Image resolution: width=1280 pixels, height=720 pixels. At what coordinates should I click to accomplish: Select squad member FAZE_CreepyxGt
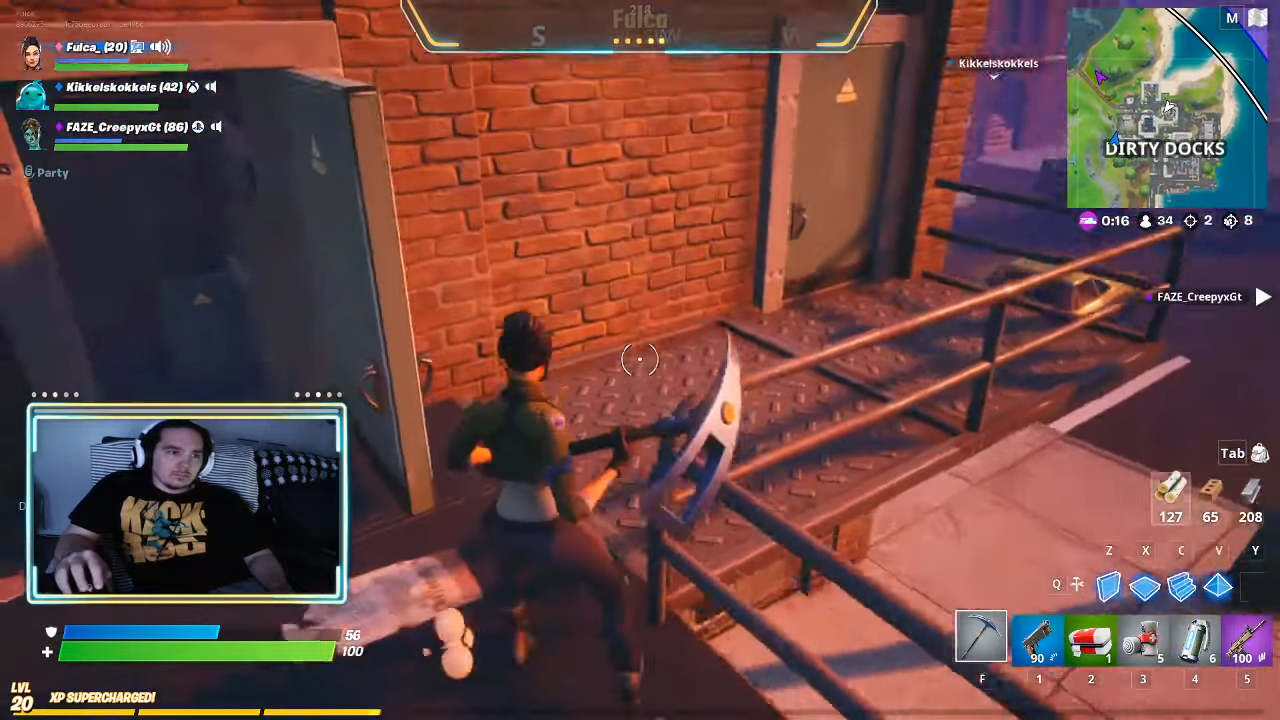point(126,127)
